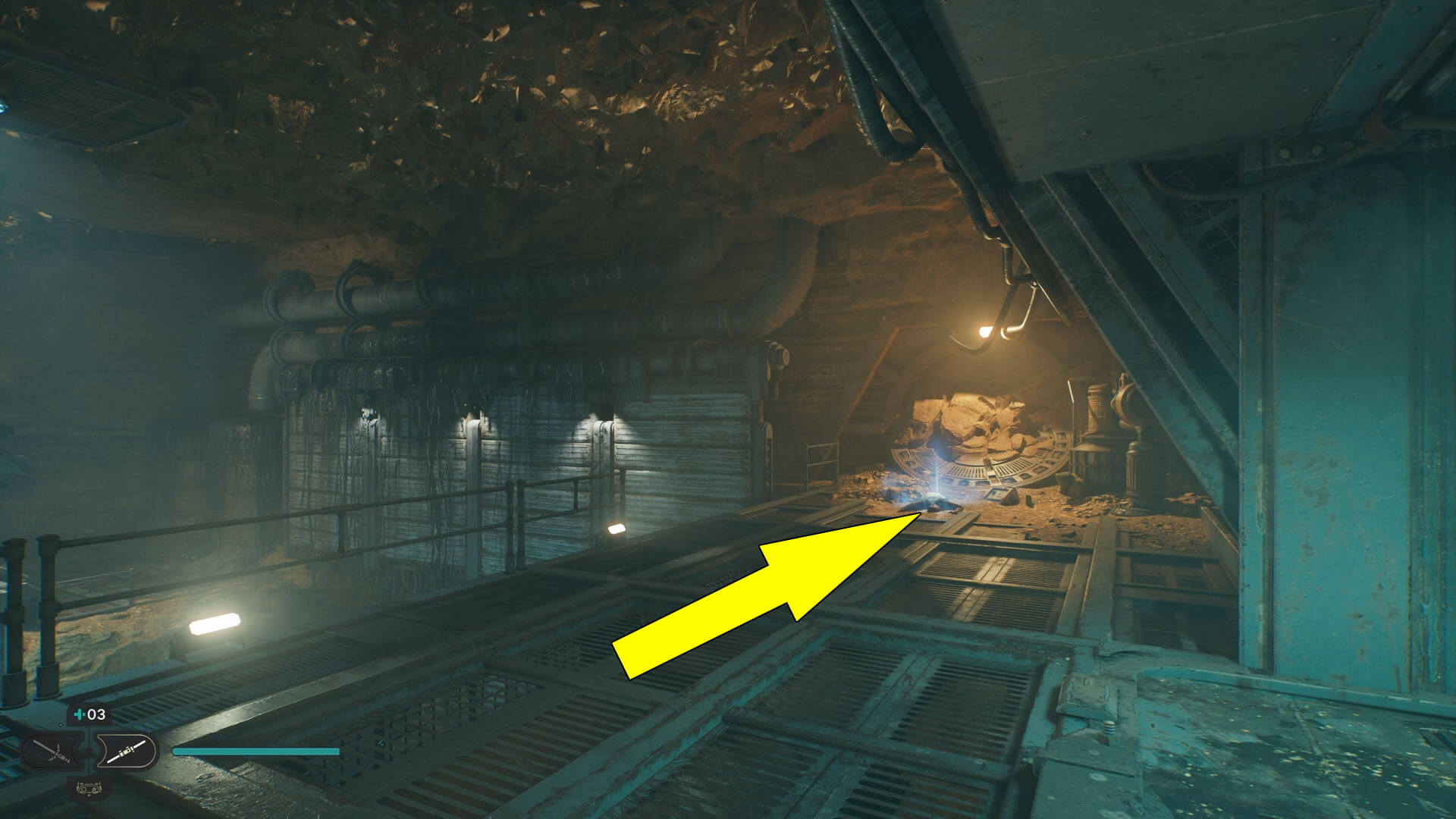The width and height of the screenshot is (1456, 819).
Task: Select the single-blade lightsaber stance icon
Action: 127,751
